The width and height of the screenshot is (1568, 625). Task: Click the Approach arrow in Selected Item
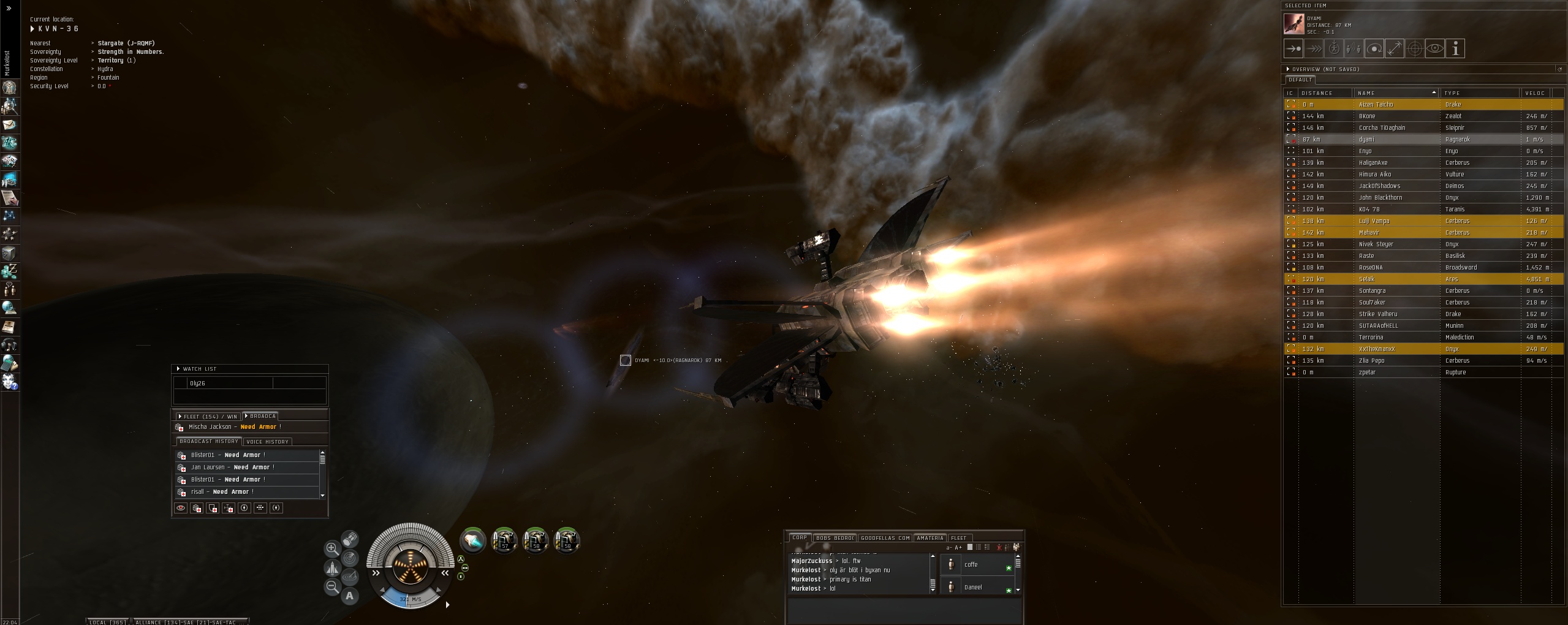coord(1293,48)
